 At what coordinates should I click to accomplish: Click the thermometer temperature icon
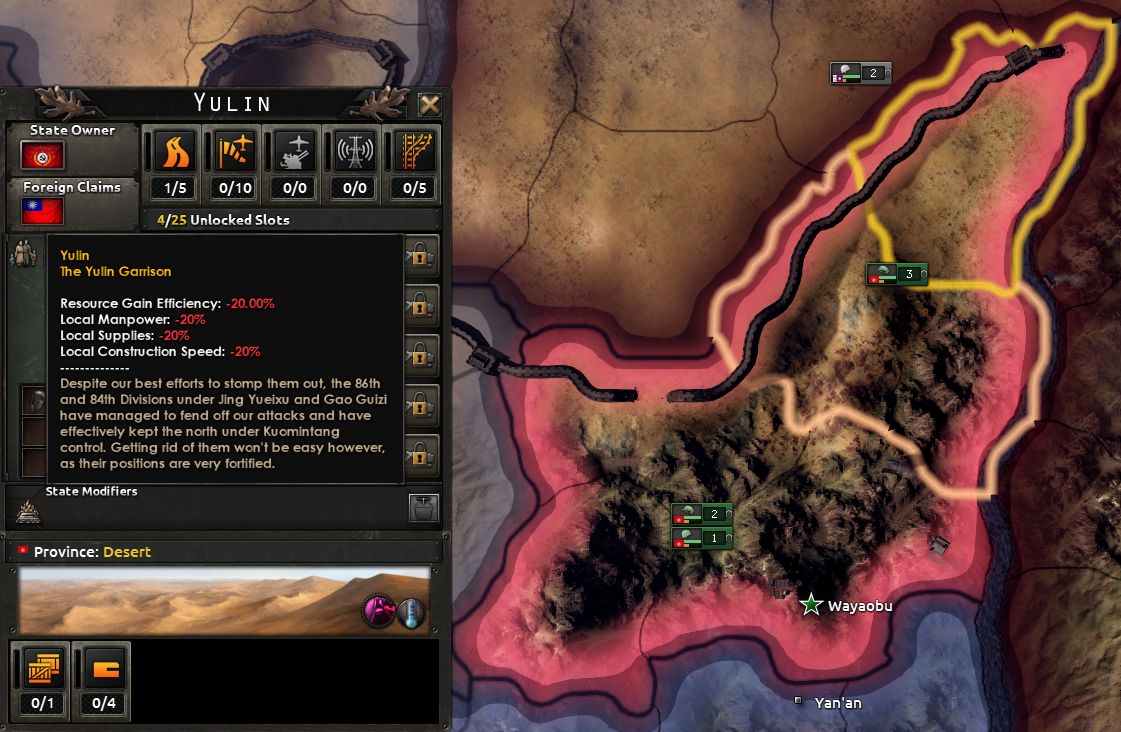point(410,613)
